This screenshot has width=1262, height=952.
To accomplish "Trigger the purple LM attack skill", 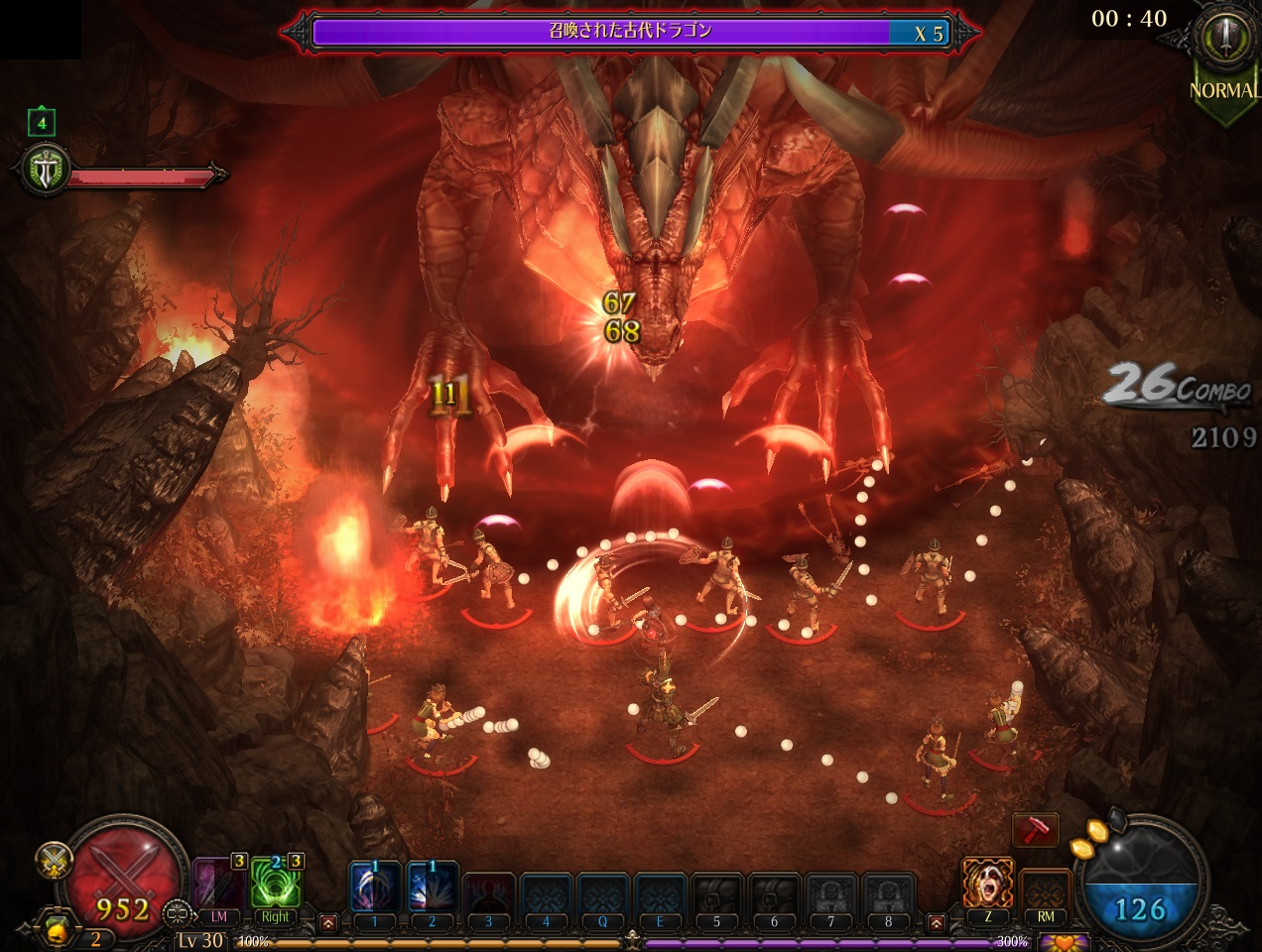I will tap(218, 883).
